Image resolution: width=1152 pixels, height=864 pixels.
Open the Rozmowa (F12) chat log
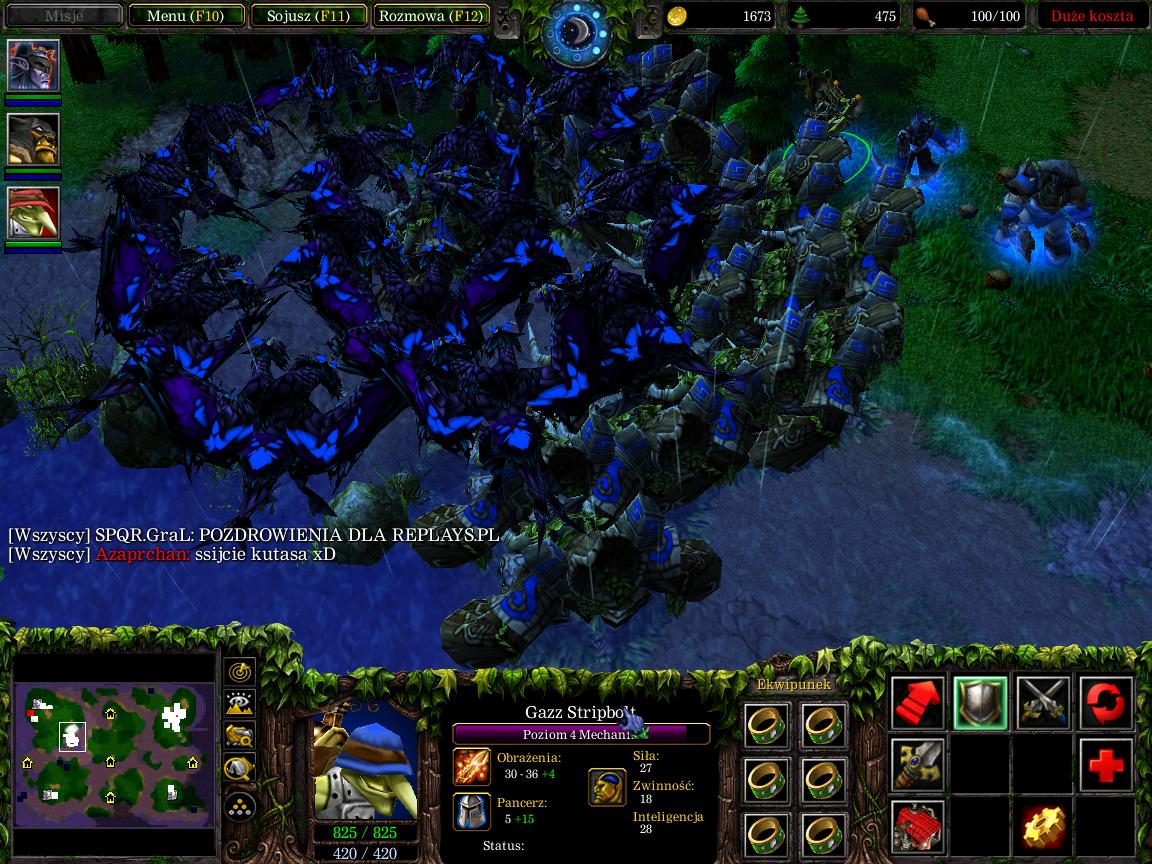(x=431, y=16)
